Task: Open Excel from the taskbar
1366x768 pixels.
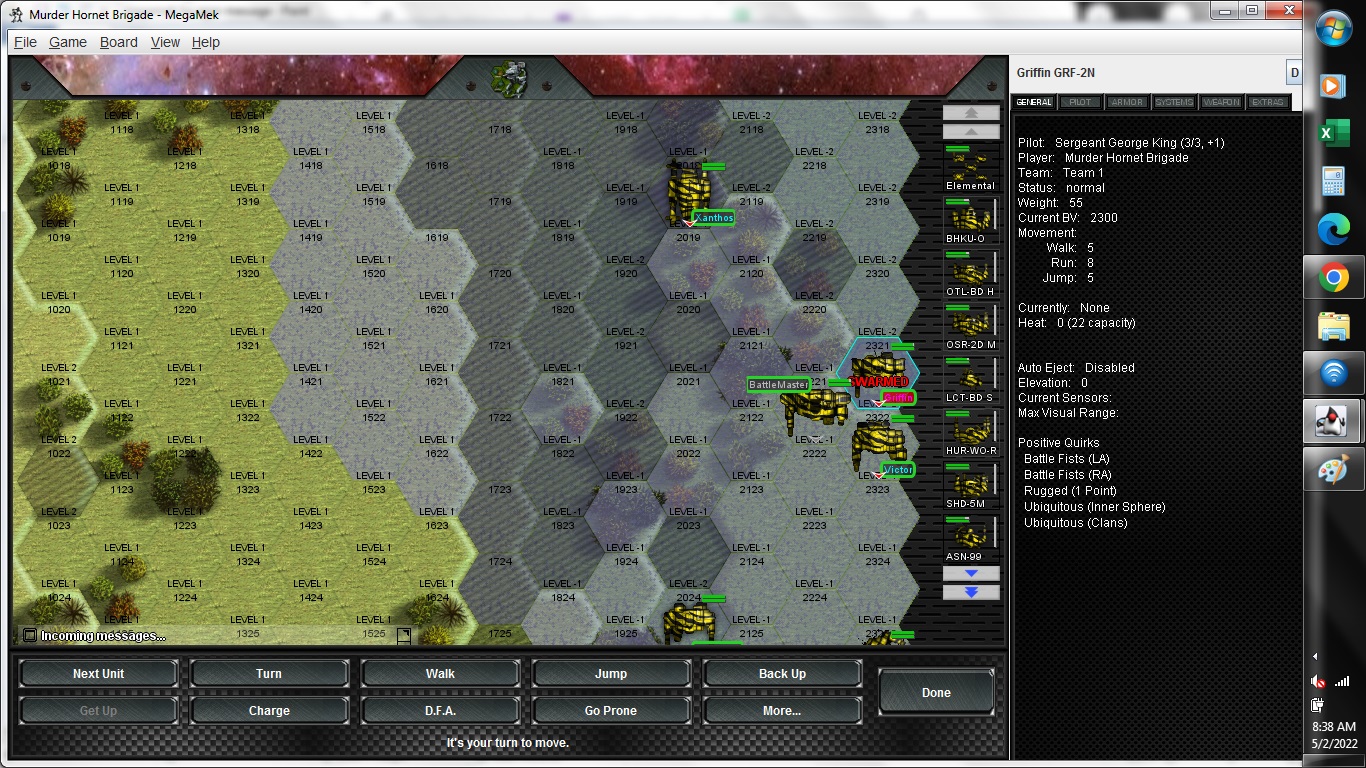Action: tap(1334, 134)
